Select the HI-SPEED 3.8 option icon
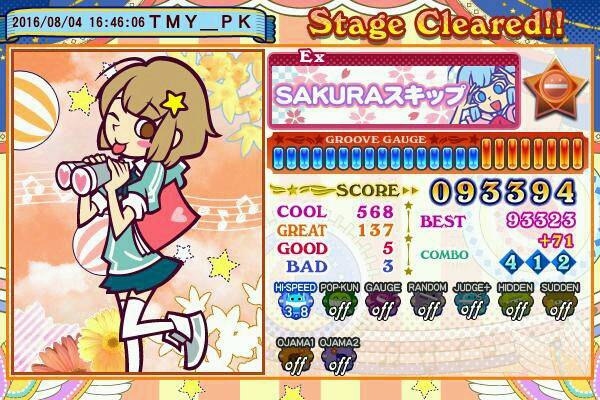 (294, 303)
